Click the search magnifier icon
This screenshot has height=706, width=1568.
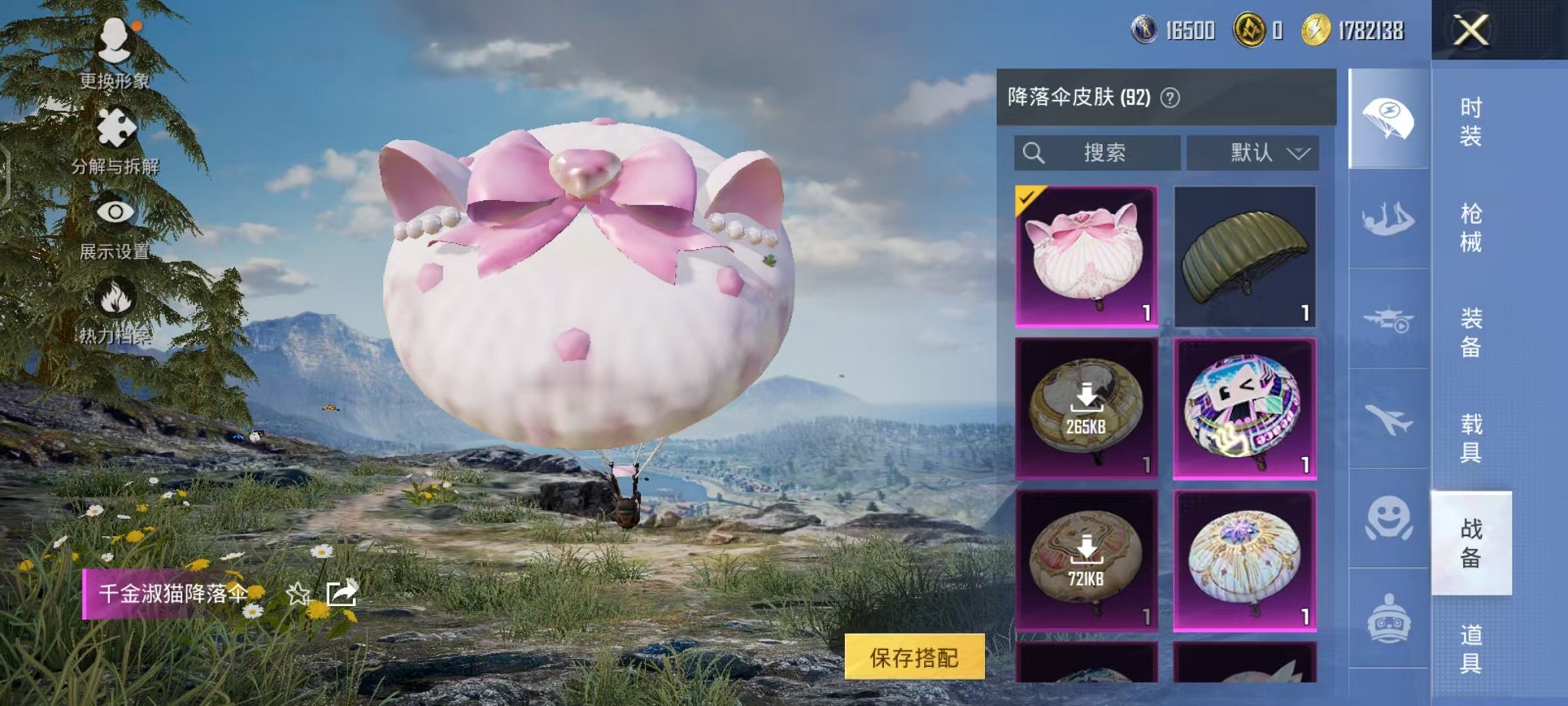coord(1034,152)
